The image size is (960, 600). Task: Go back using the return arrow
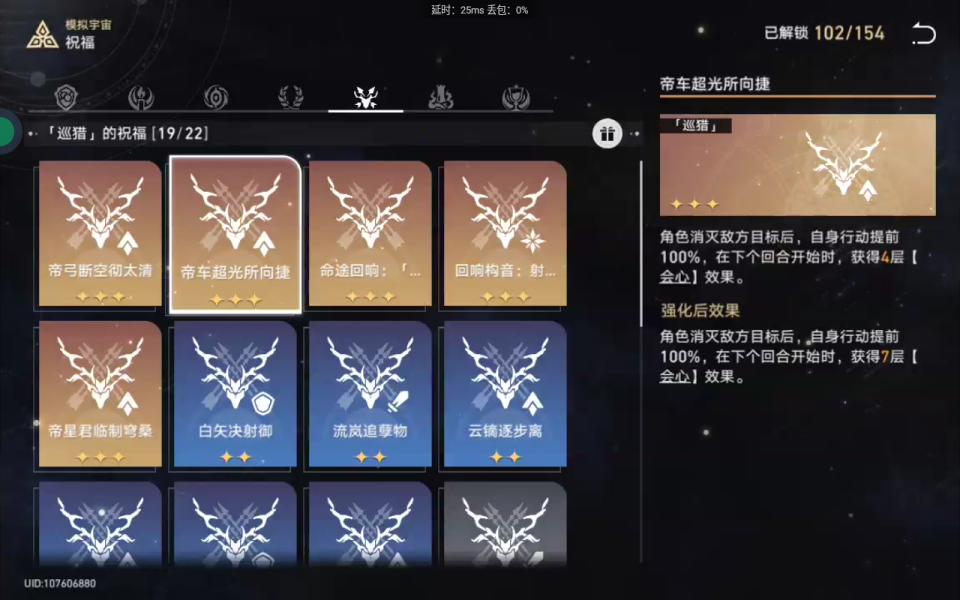click(923, 34)
